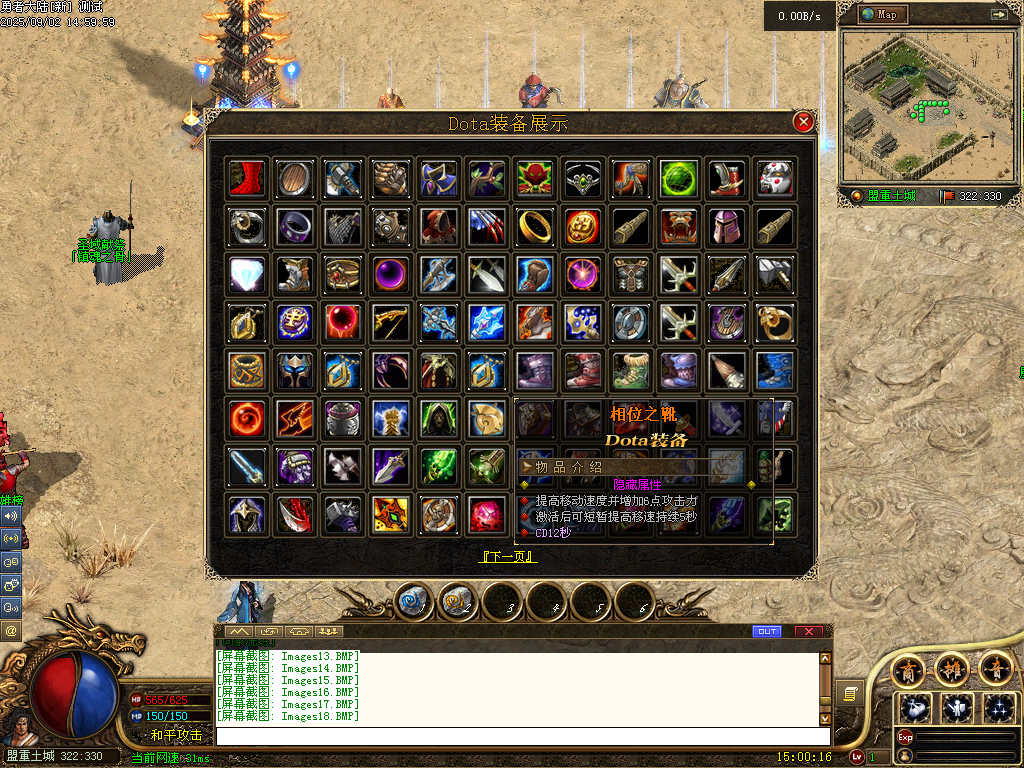Viewport: 1024px width, 768px height.
Task: Choose the purple orb item icon
Action: (391, 274)
